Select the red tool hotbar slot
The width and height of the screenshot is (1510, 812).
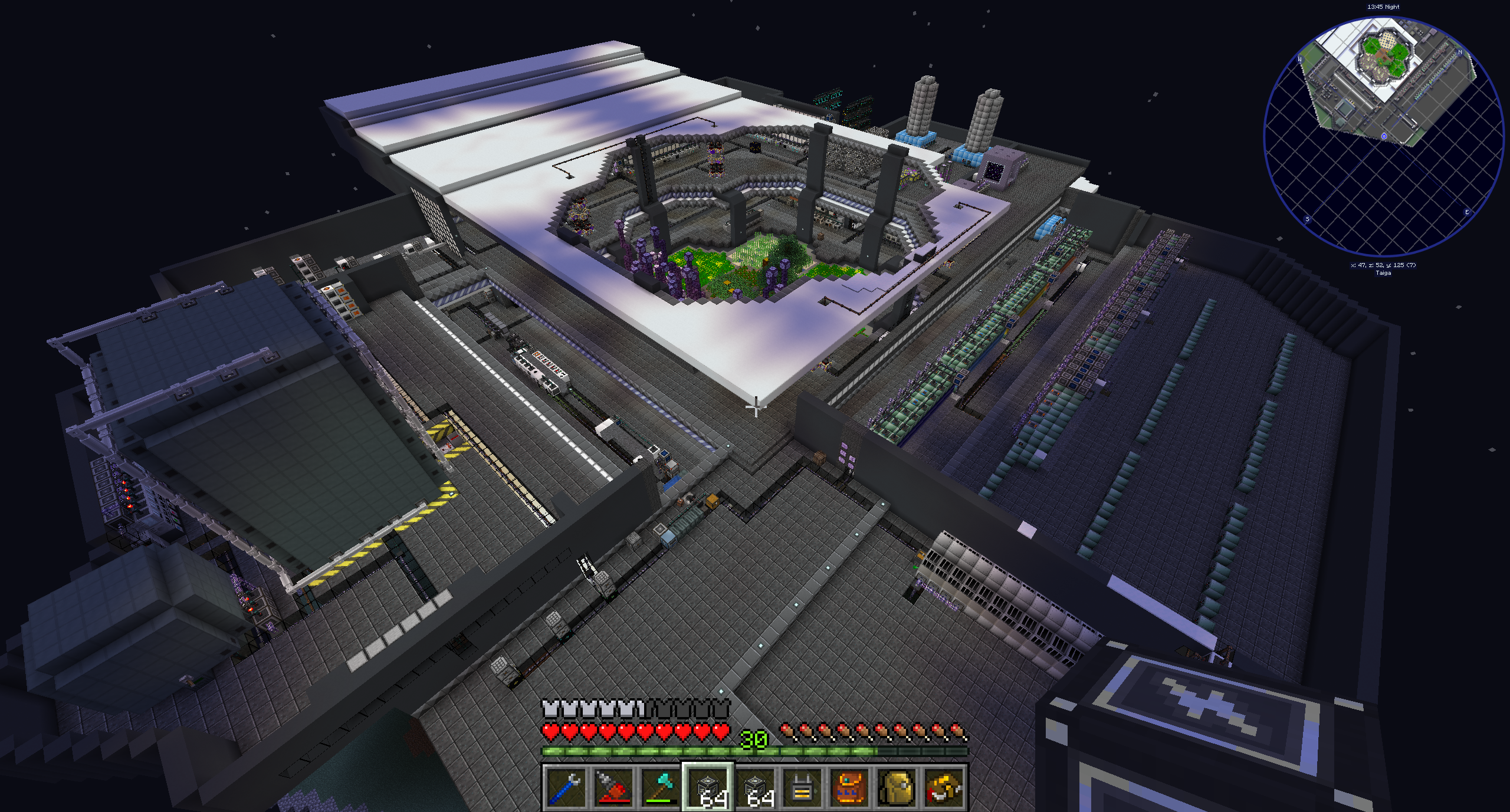coord(613,788)
